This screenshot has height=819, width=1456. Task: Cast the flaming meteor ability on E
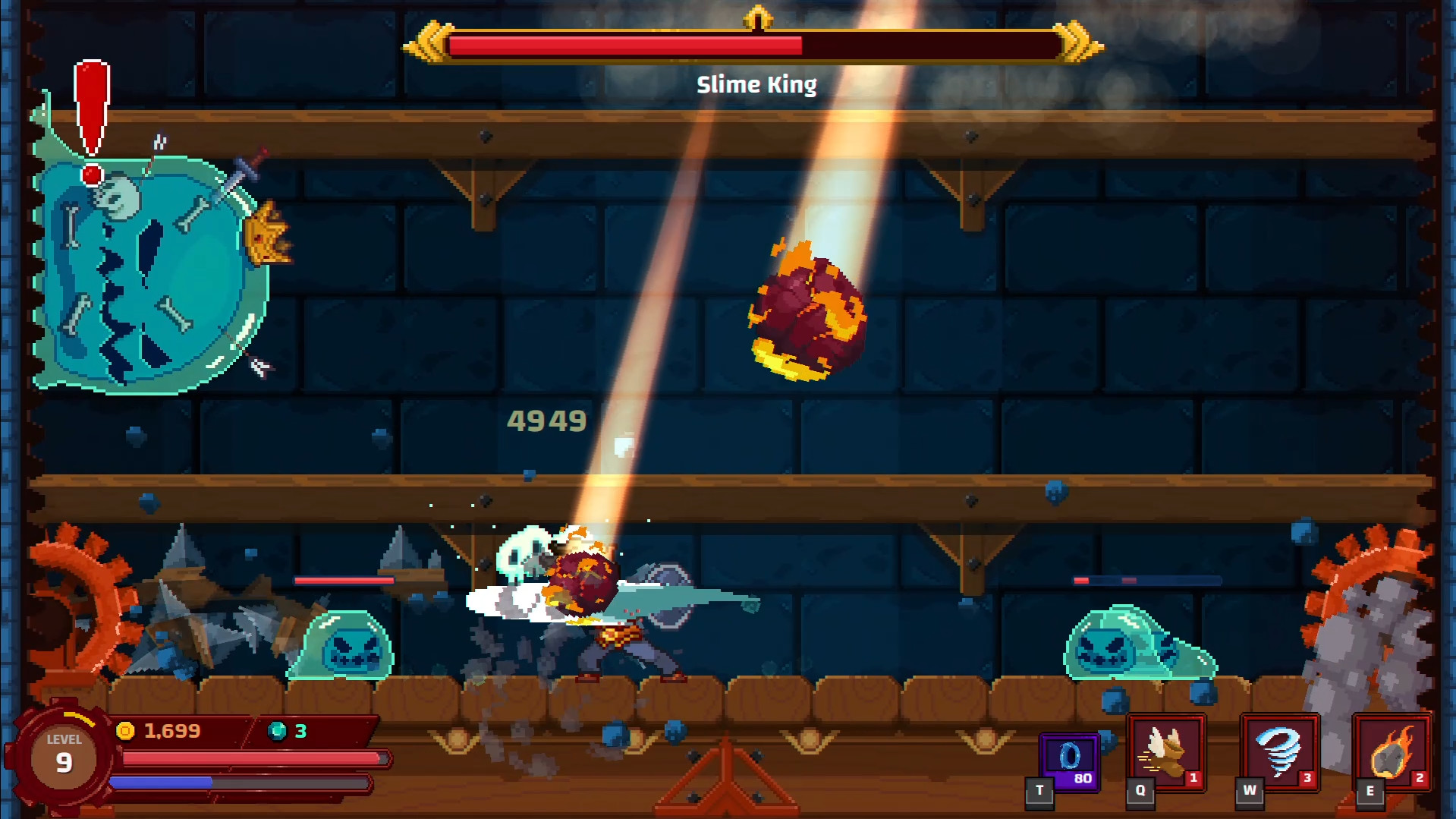coord(1392,754)
